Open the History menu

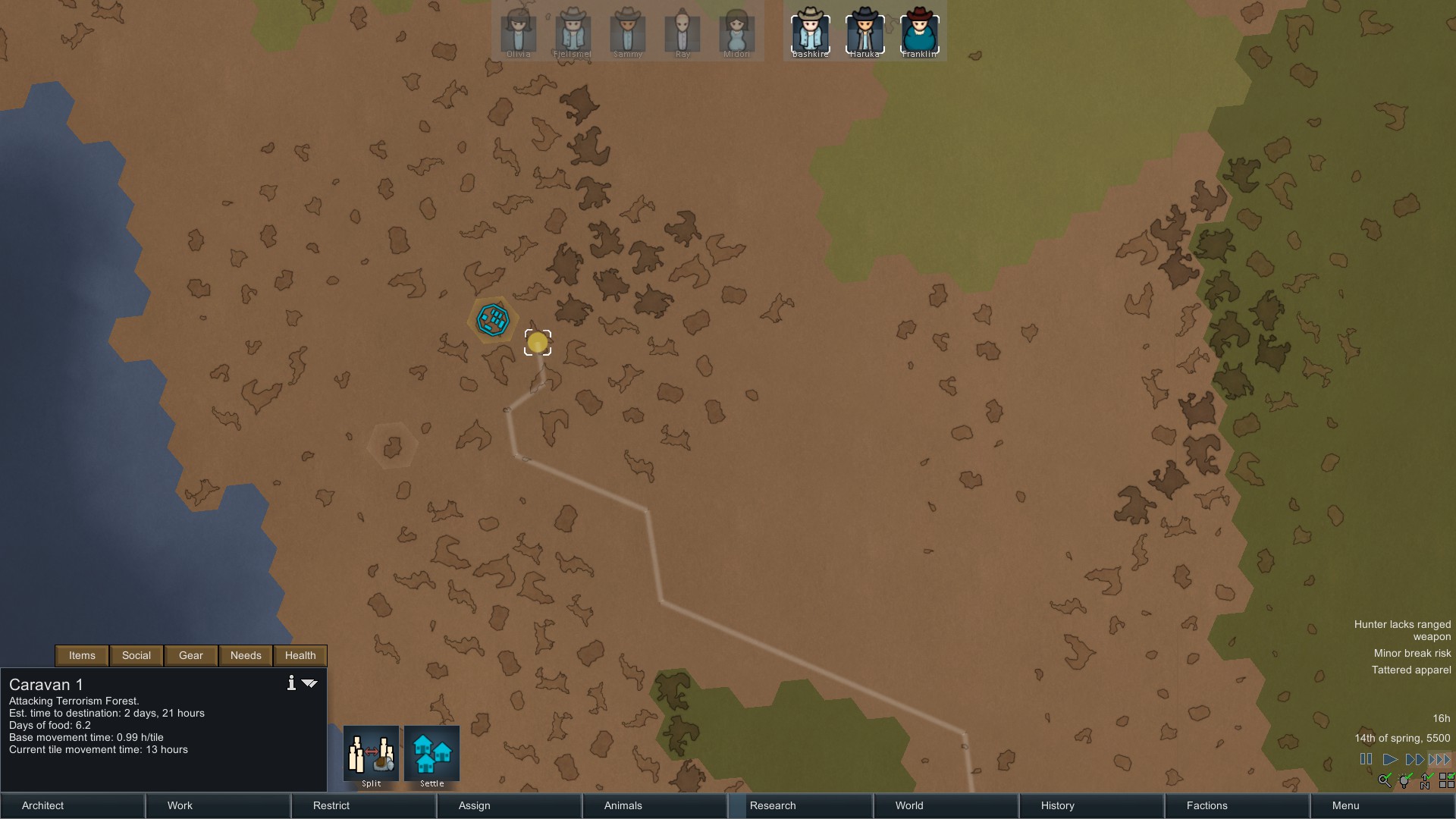[1091, 805]
